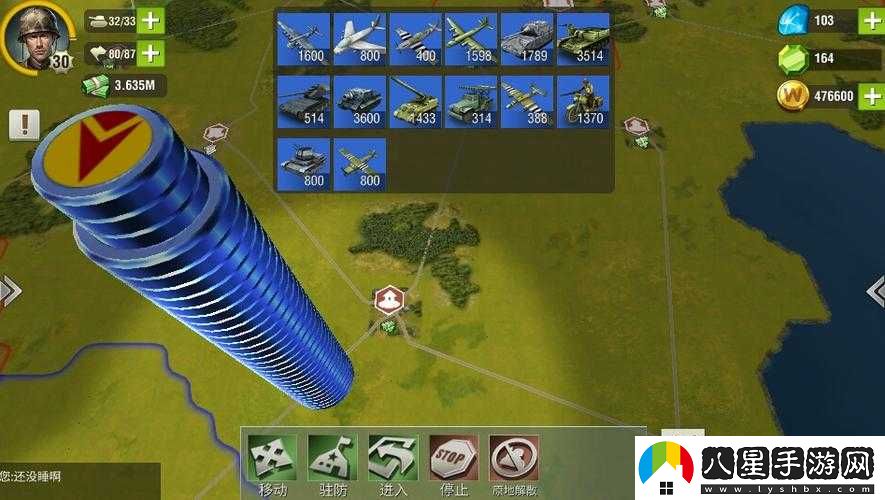Activate the 移动 (Move) command

(271, 463)
